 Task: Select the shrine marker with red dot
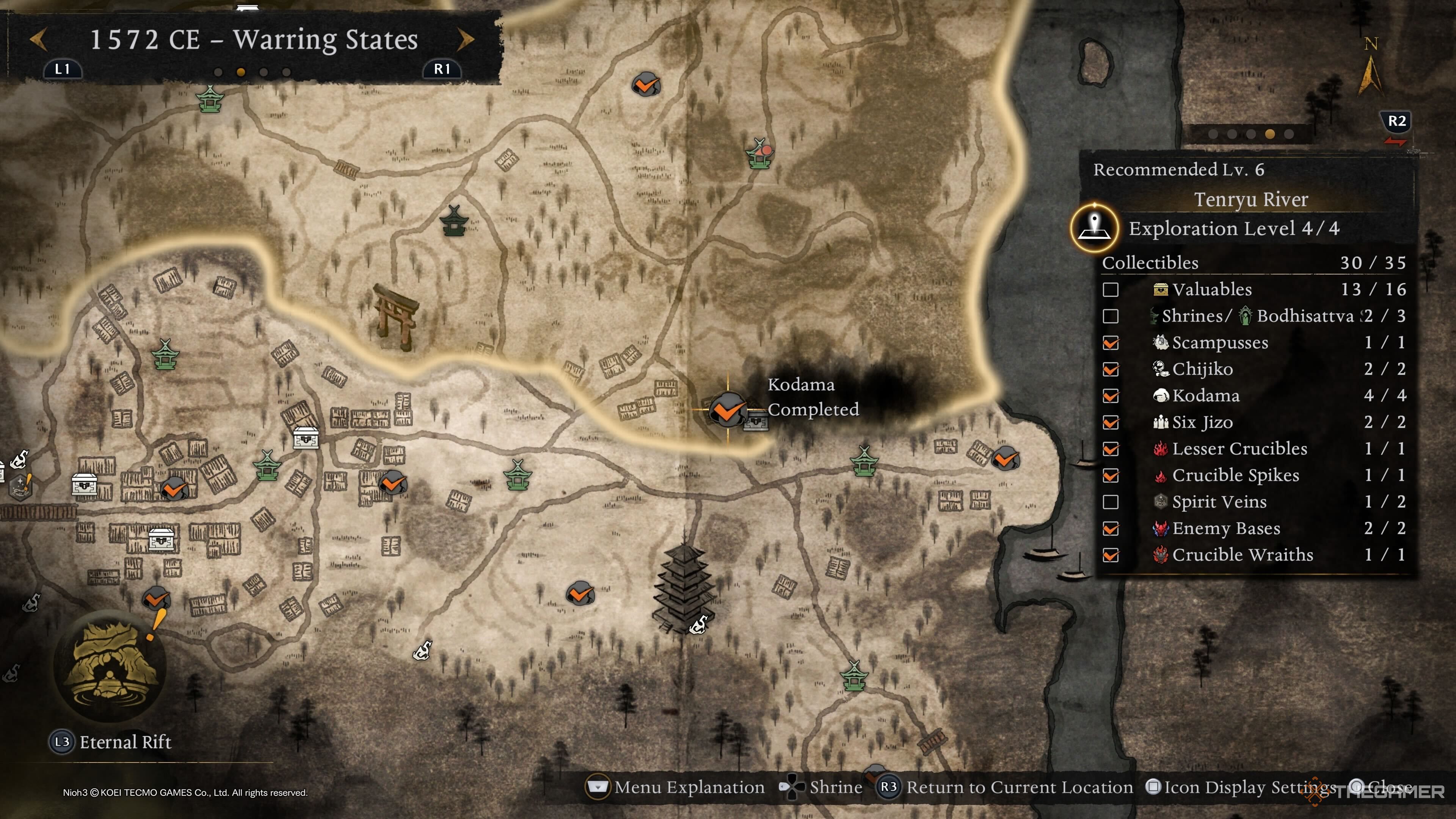[x=759, y=154]
